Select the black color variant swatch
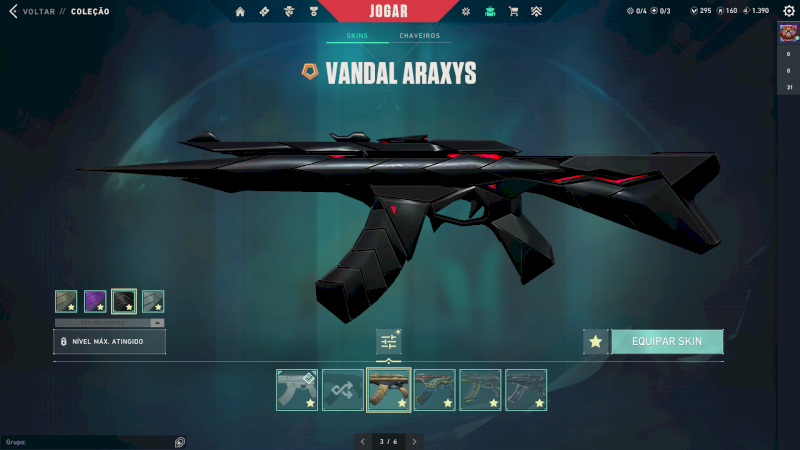 coord(124,301)
